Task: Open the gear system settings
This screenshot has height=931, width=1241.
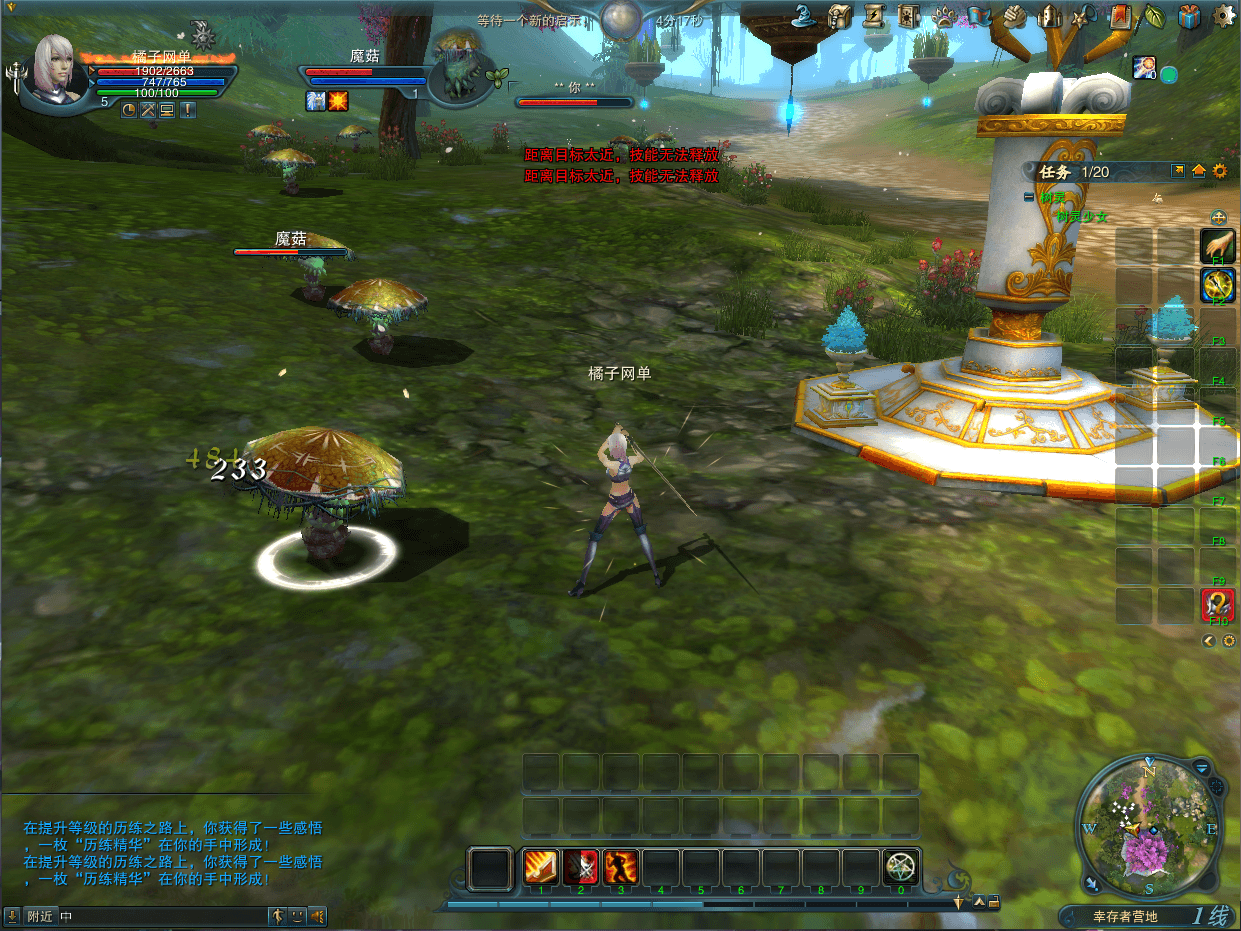Action: pyautogui.click(x=1223, y=16)
